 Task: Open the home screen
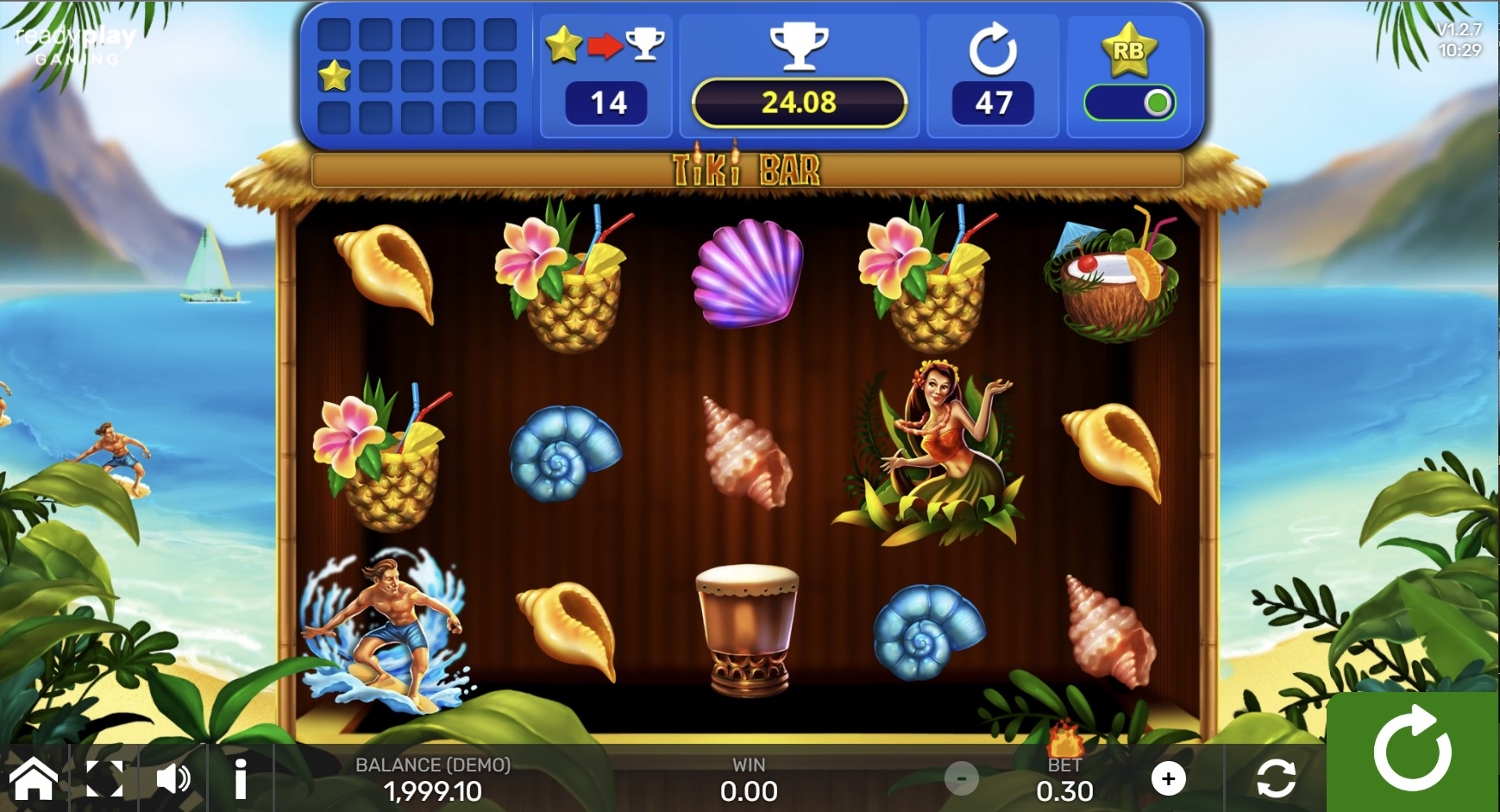tap(33, 778)
